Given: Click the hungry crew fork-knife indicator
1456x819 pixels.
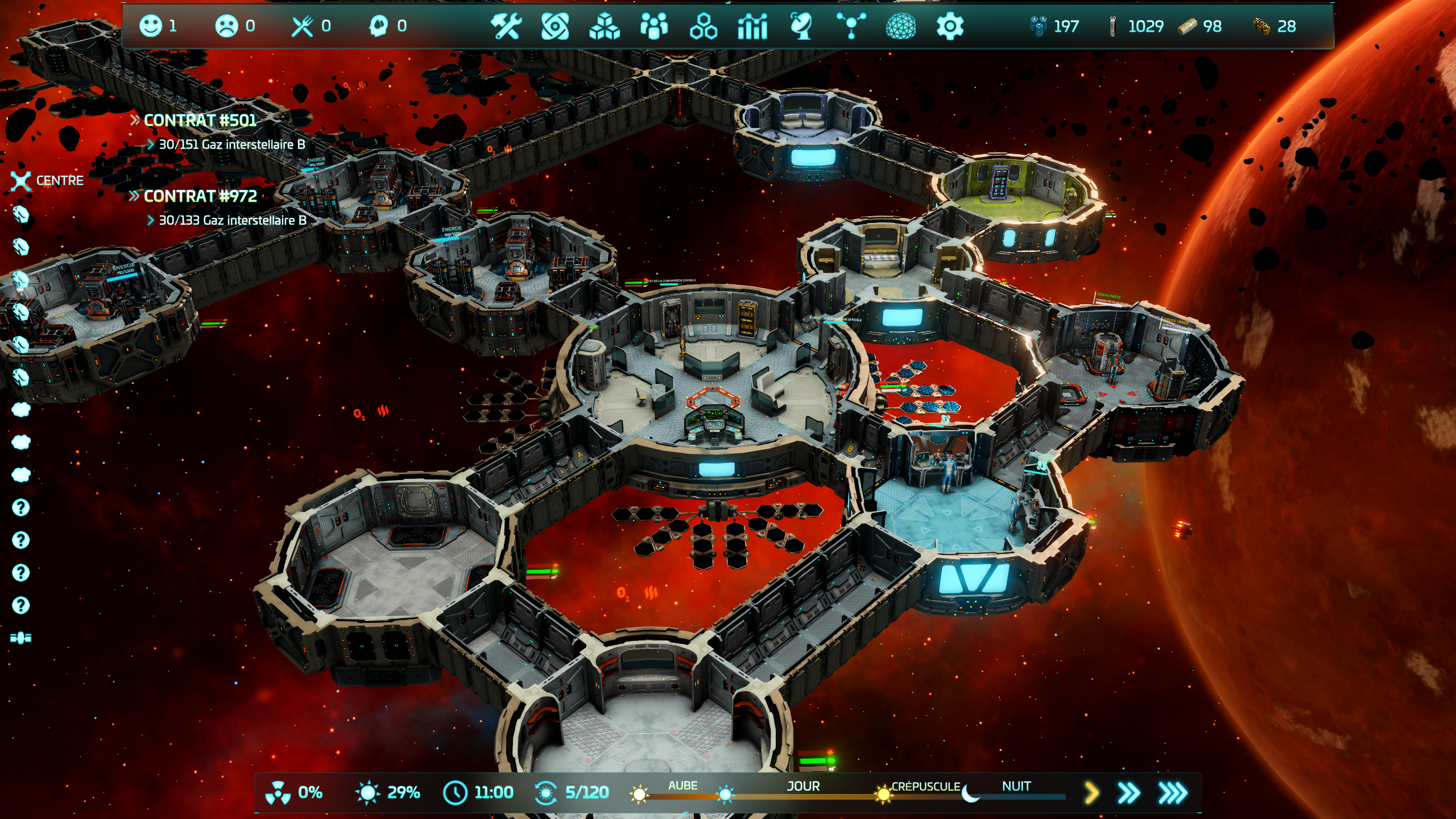Looking at the screenshot, I should (303, 26).
